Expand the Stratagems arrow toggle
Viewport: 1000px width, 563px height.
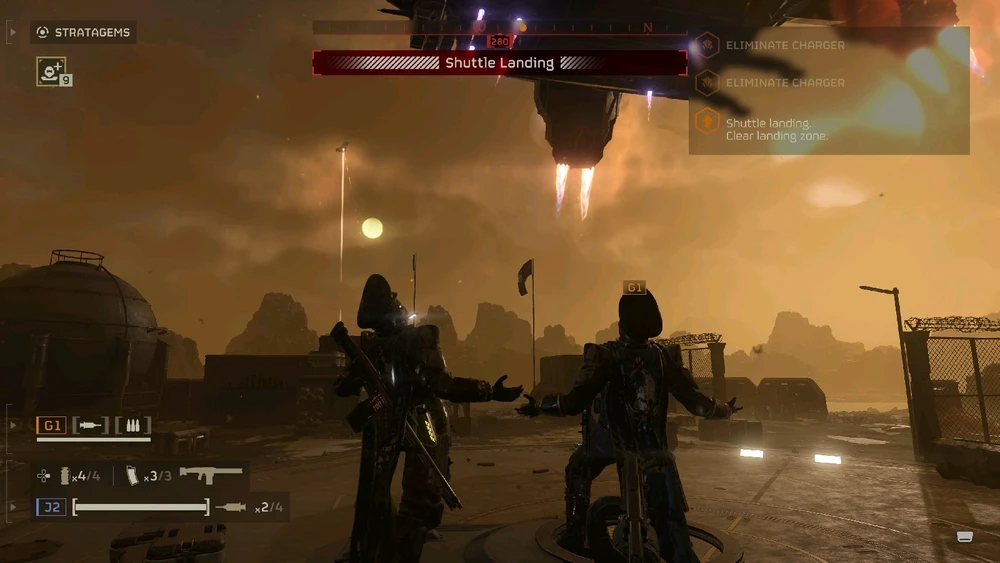(12, 32)
